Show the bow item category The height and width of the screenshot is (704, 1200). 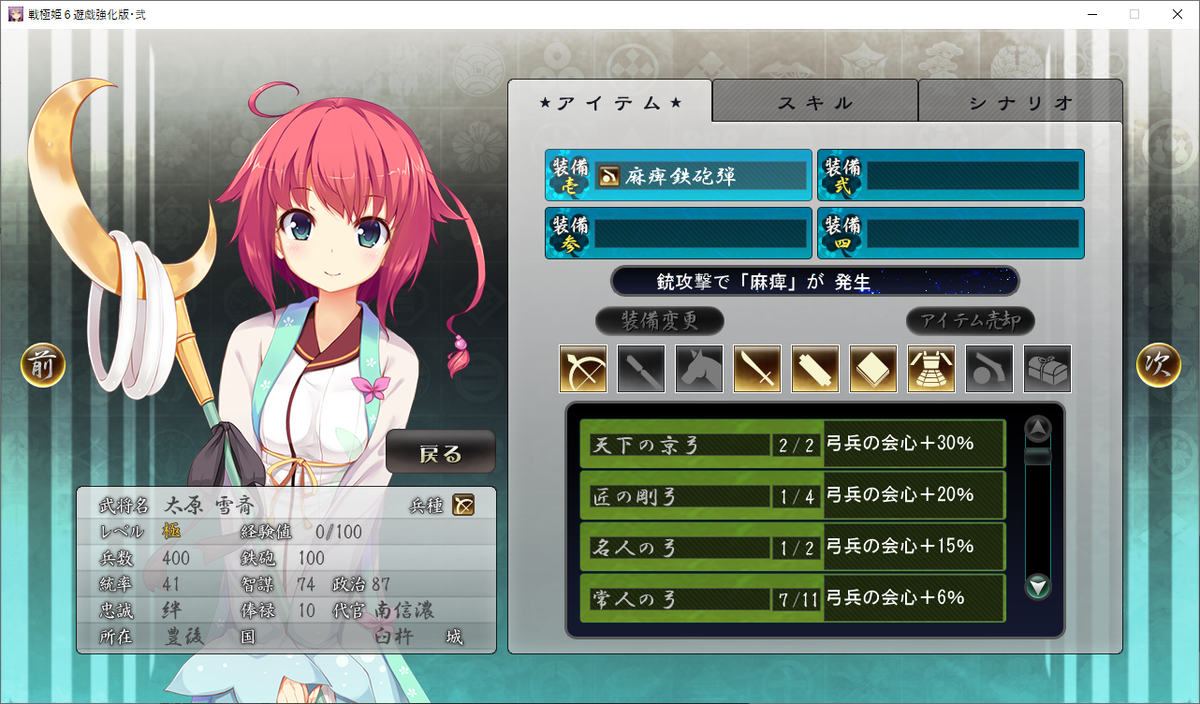coord(583,369)
